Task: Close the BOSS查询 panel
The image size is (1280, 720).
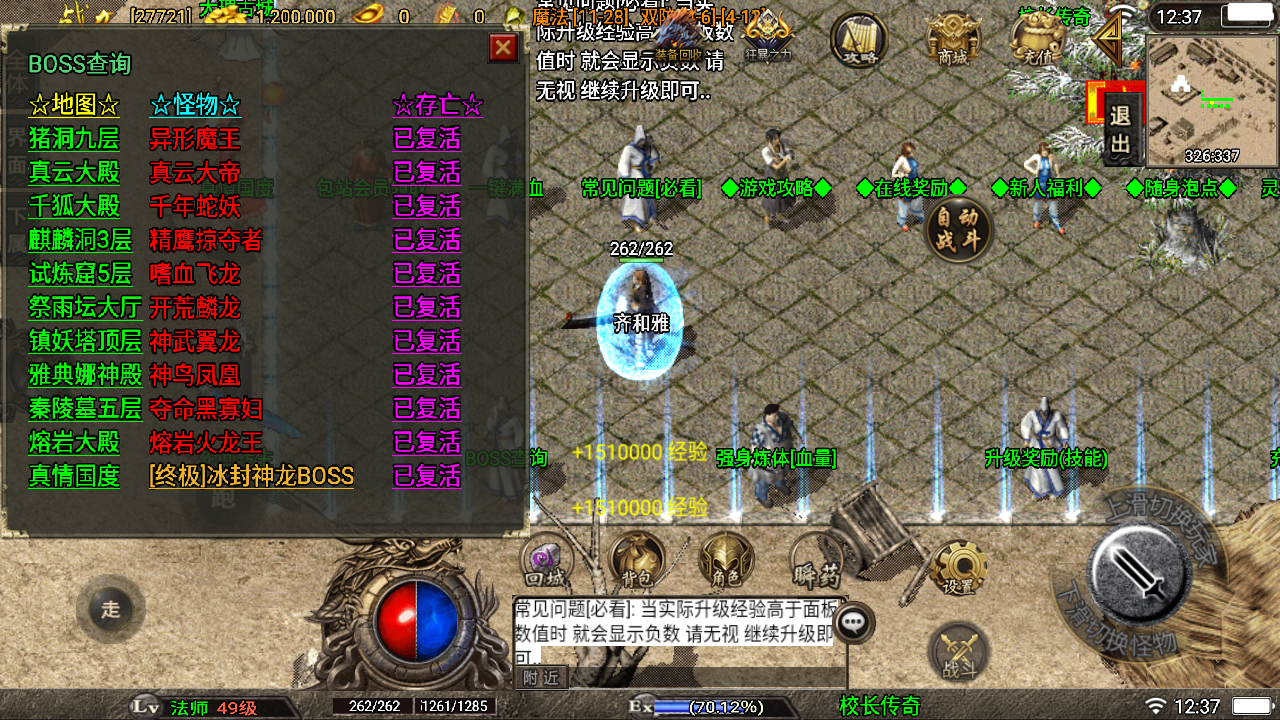Action: point(503,47)
